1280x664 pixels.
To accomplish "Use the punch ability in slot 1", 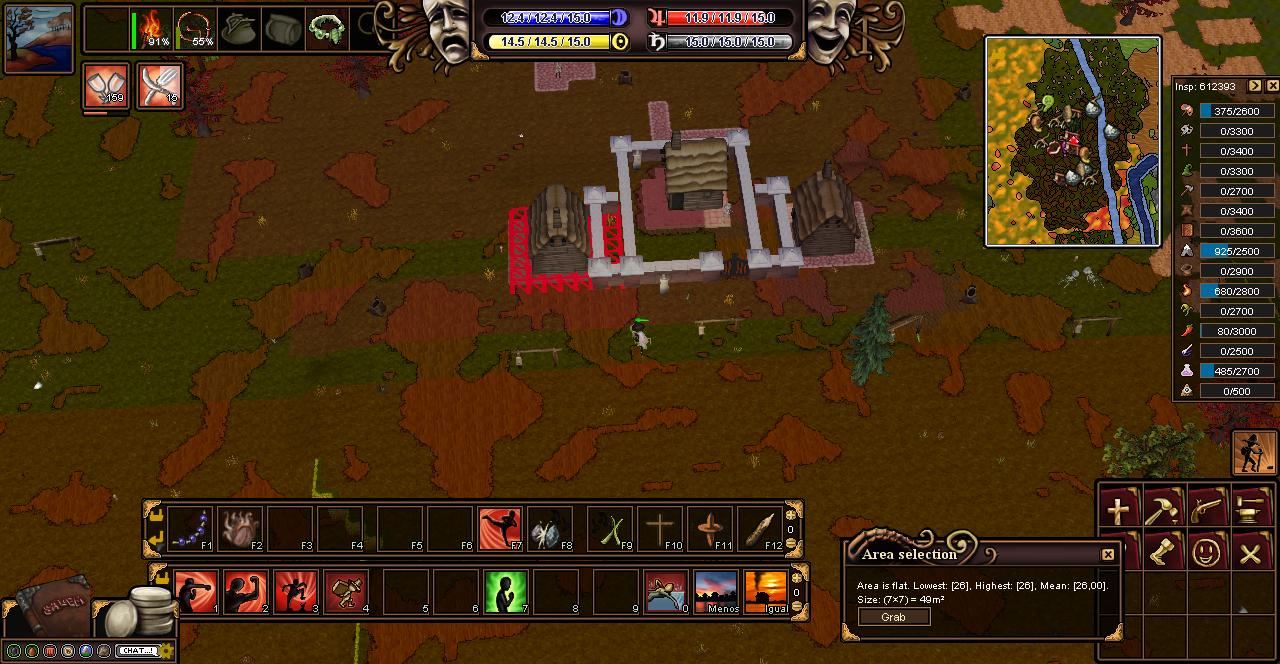I will point(196,591).
